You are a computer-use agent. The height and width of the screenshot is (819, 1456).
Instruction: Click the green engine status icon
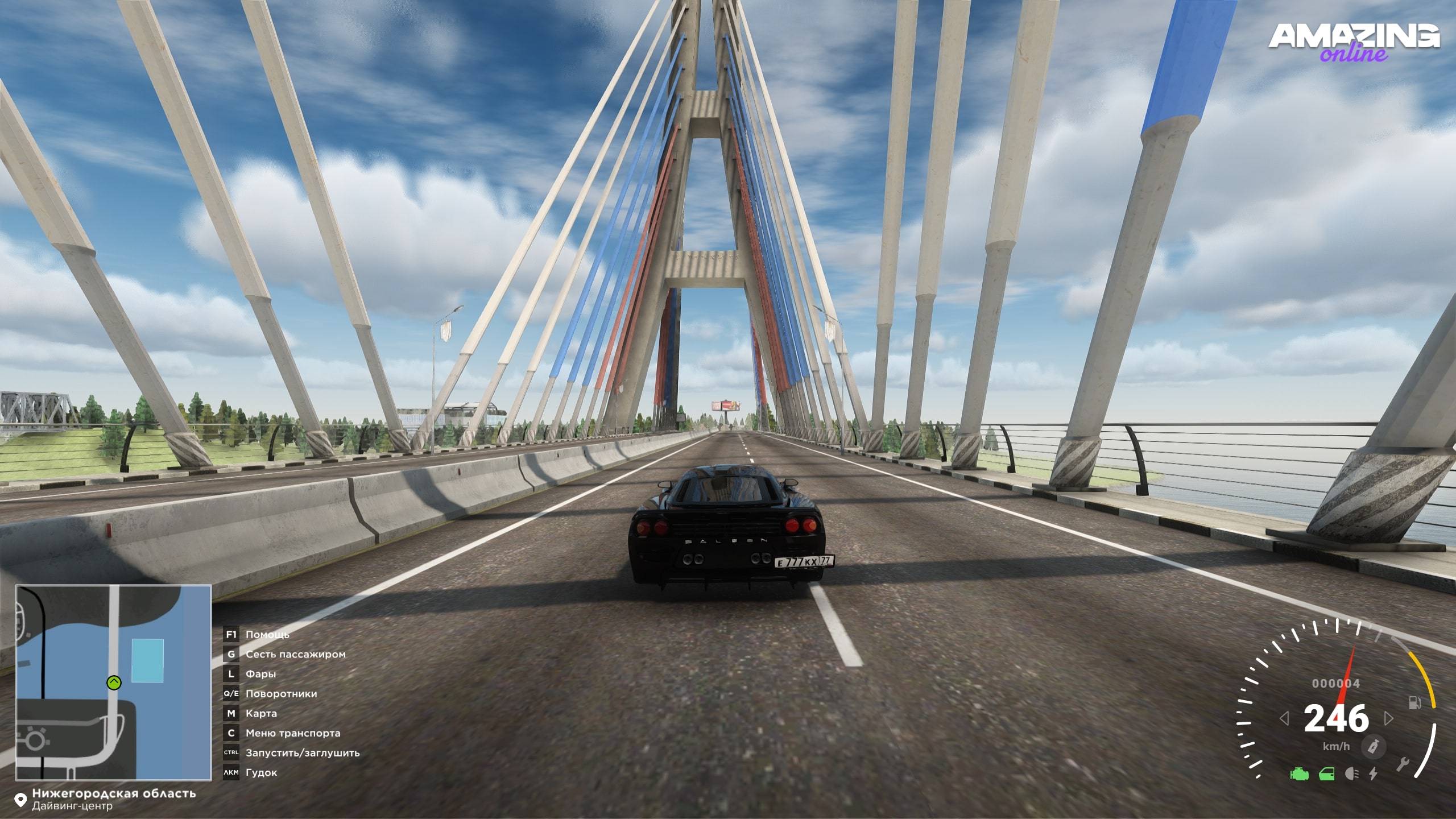pos(1299,774)
